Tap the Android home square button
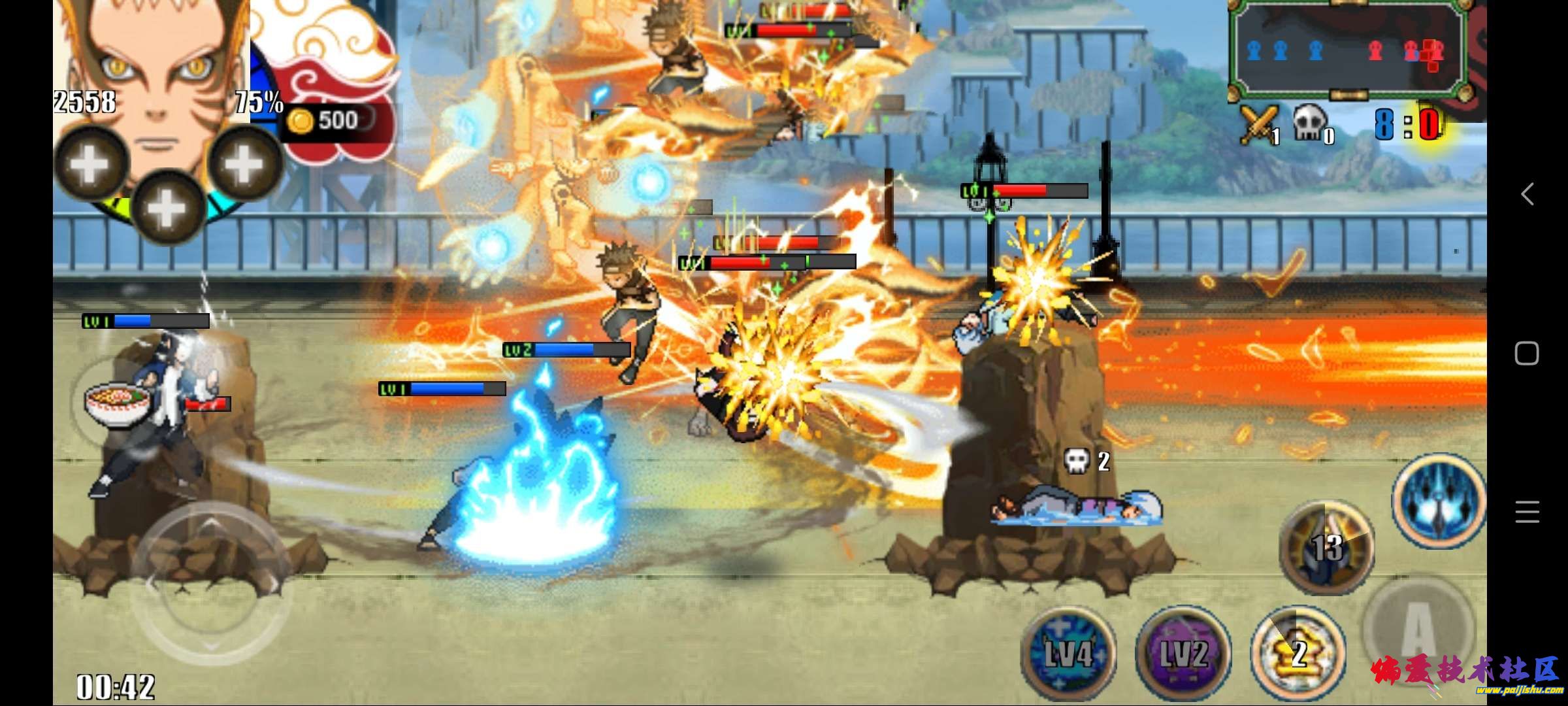The height and width of the screenshot is (706, 1568). click(1527, 354)
